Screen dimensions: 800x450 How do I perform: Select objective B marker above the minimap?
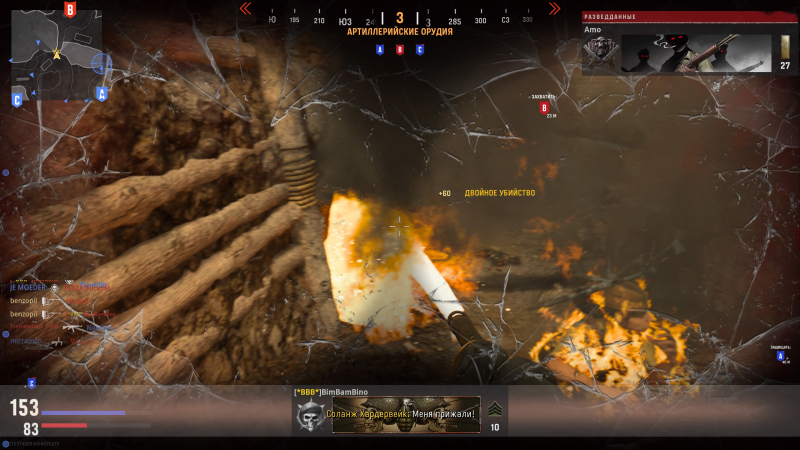[69, 10]
